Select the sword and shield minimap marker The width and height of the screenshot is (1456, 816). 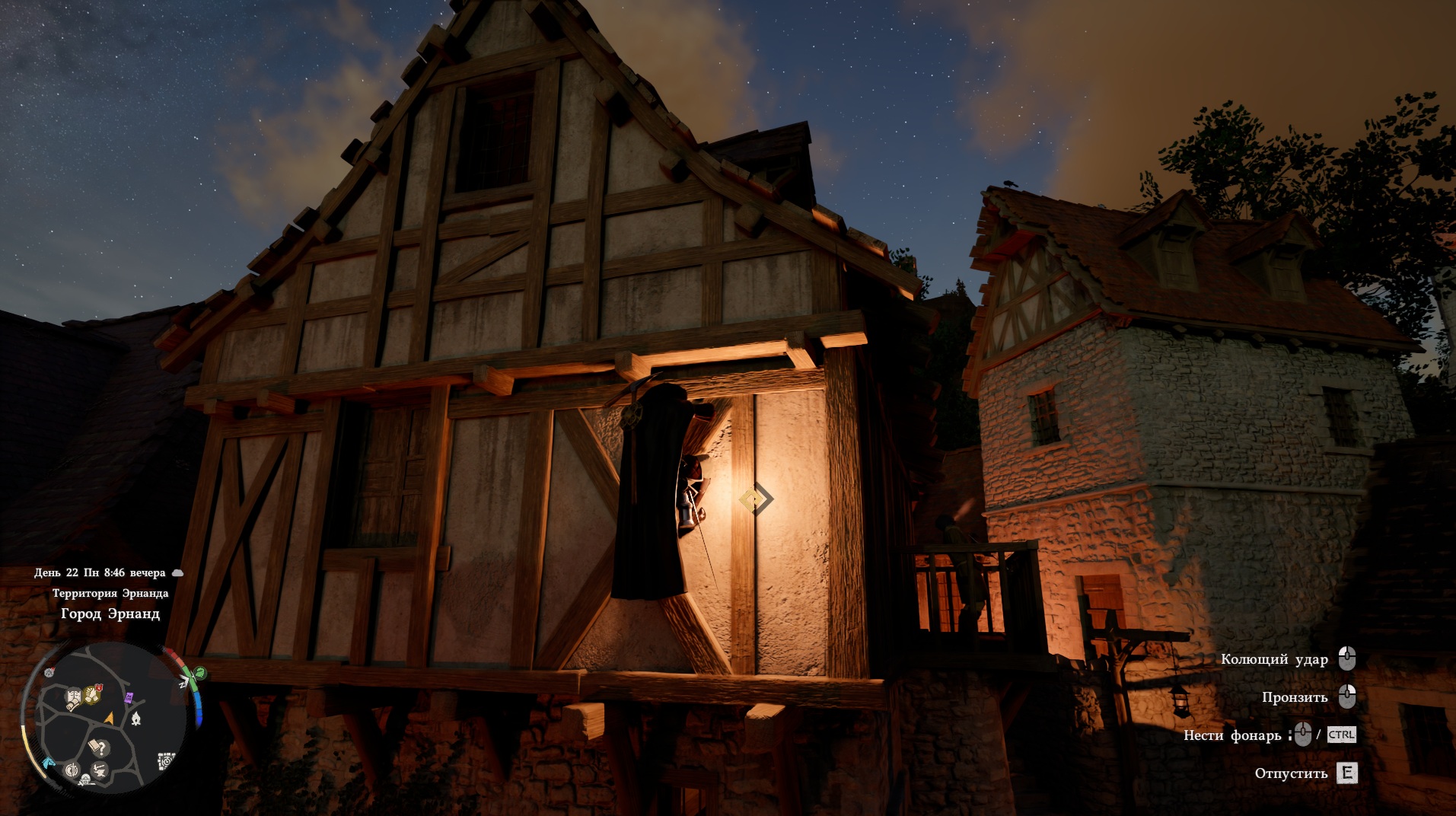pyautogui.click(x=72, y=770)
